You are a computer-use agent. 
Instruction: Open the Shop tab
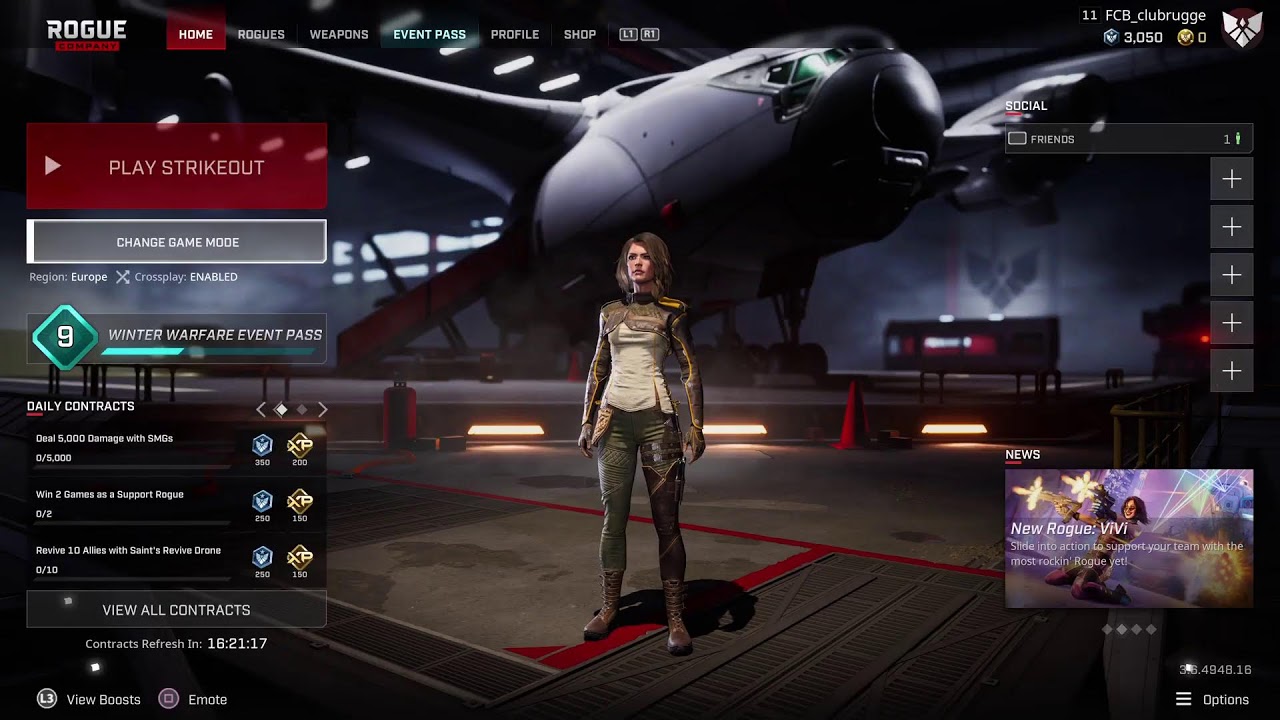580,34
